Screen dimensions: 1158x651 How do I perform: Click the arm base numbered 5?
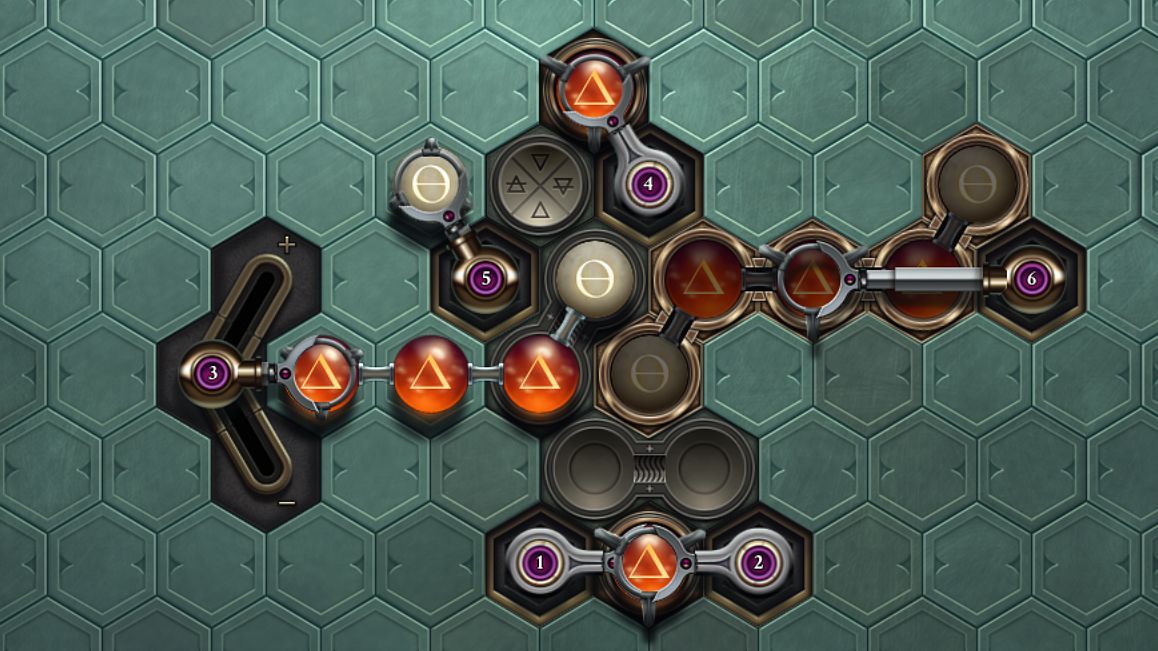coord(486,278)
